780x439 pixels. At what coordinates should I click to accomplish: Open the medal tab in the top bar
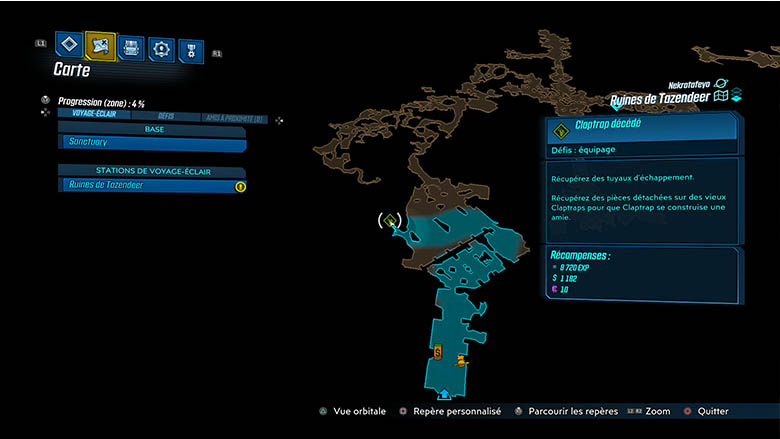point(190,50)
